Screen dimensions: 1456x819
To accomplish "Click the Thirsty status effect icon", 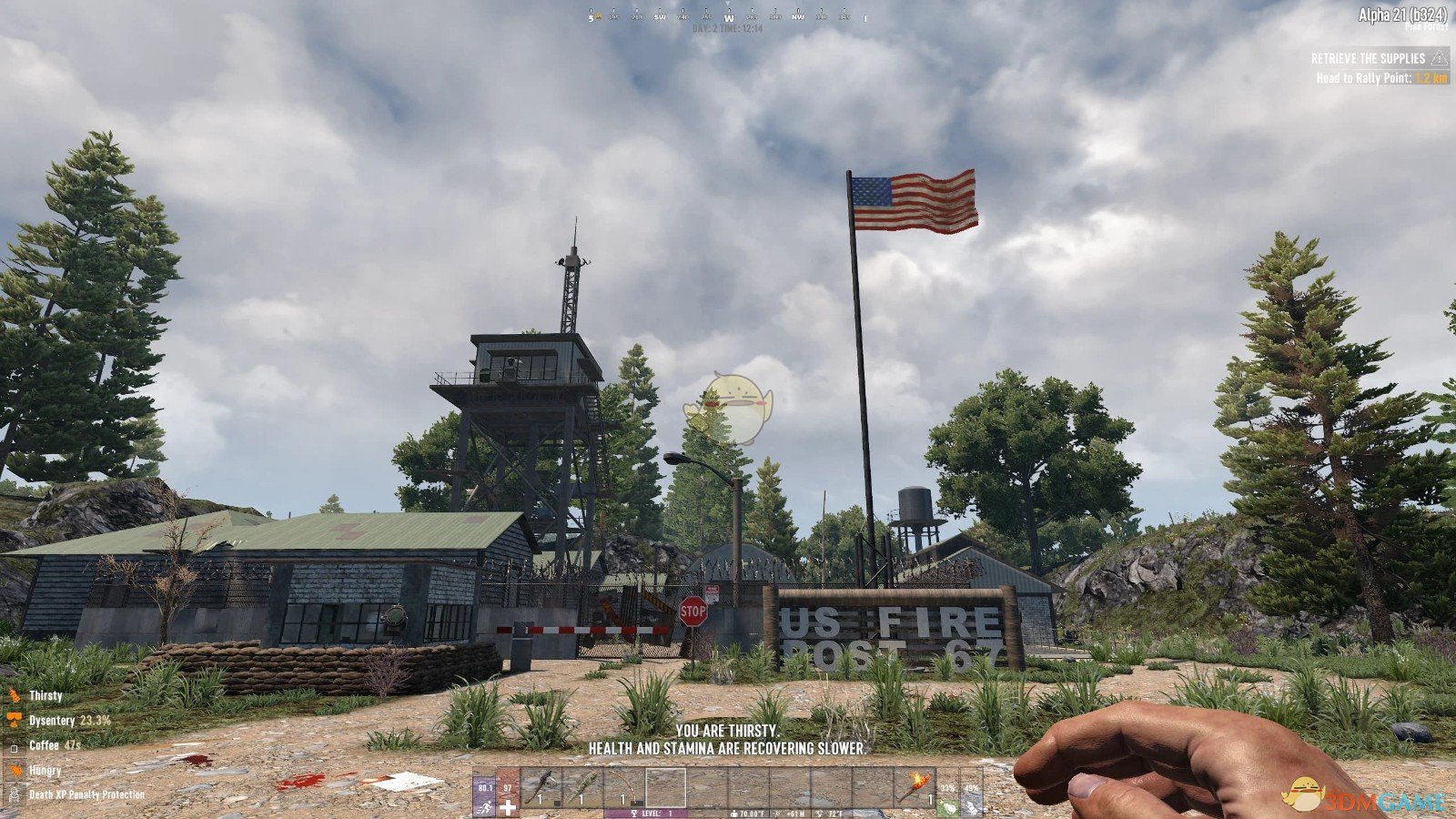I will click(x=15, y=696).
